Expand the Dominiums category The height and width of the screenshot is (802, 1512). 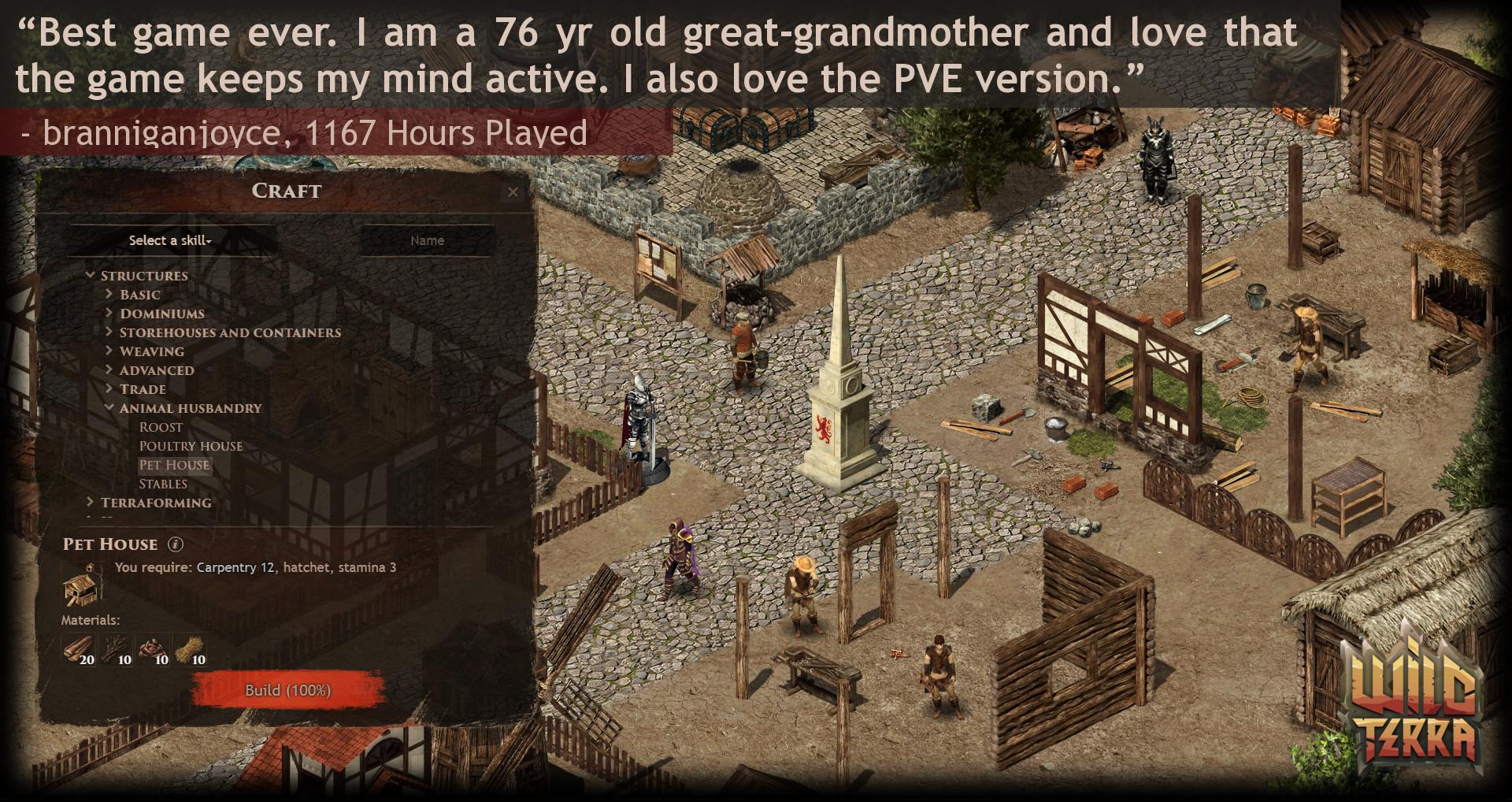(x=161, y=313)
